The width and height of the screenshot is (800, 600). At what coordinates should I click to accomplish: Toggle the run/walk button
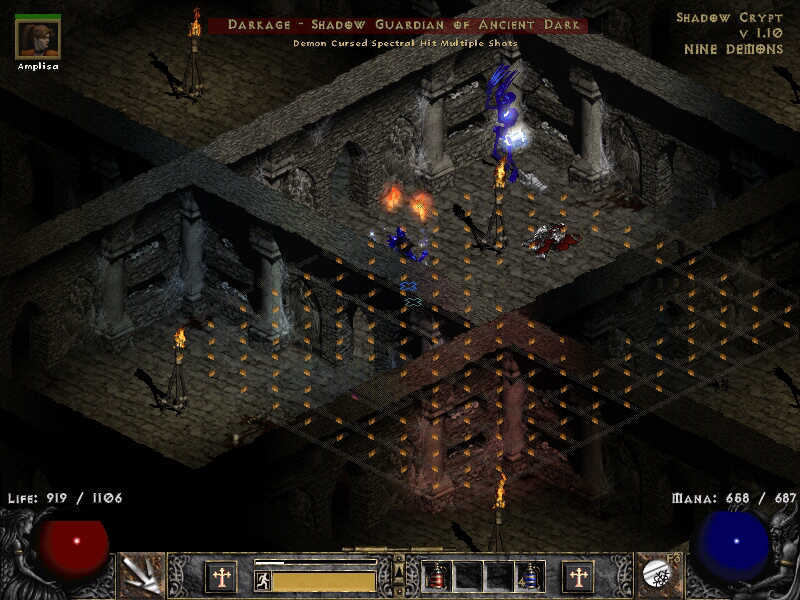tap(263, 581)
